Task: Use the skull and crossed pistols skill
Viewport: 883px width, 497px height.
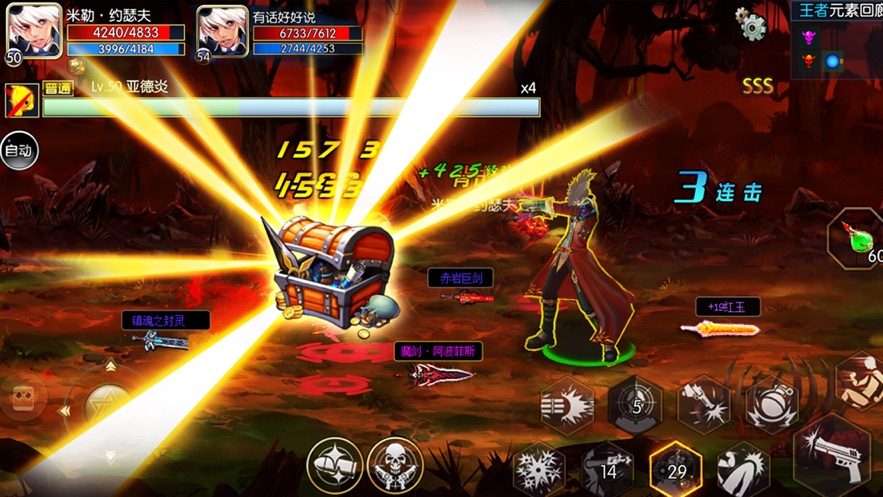Action: [x=395, y=465]
